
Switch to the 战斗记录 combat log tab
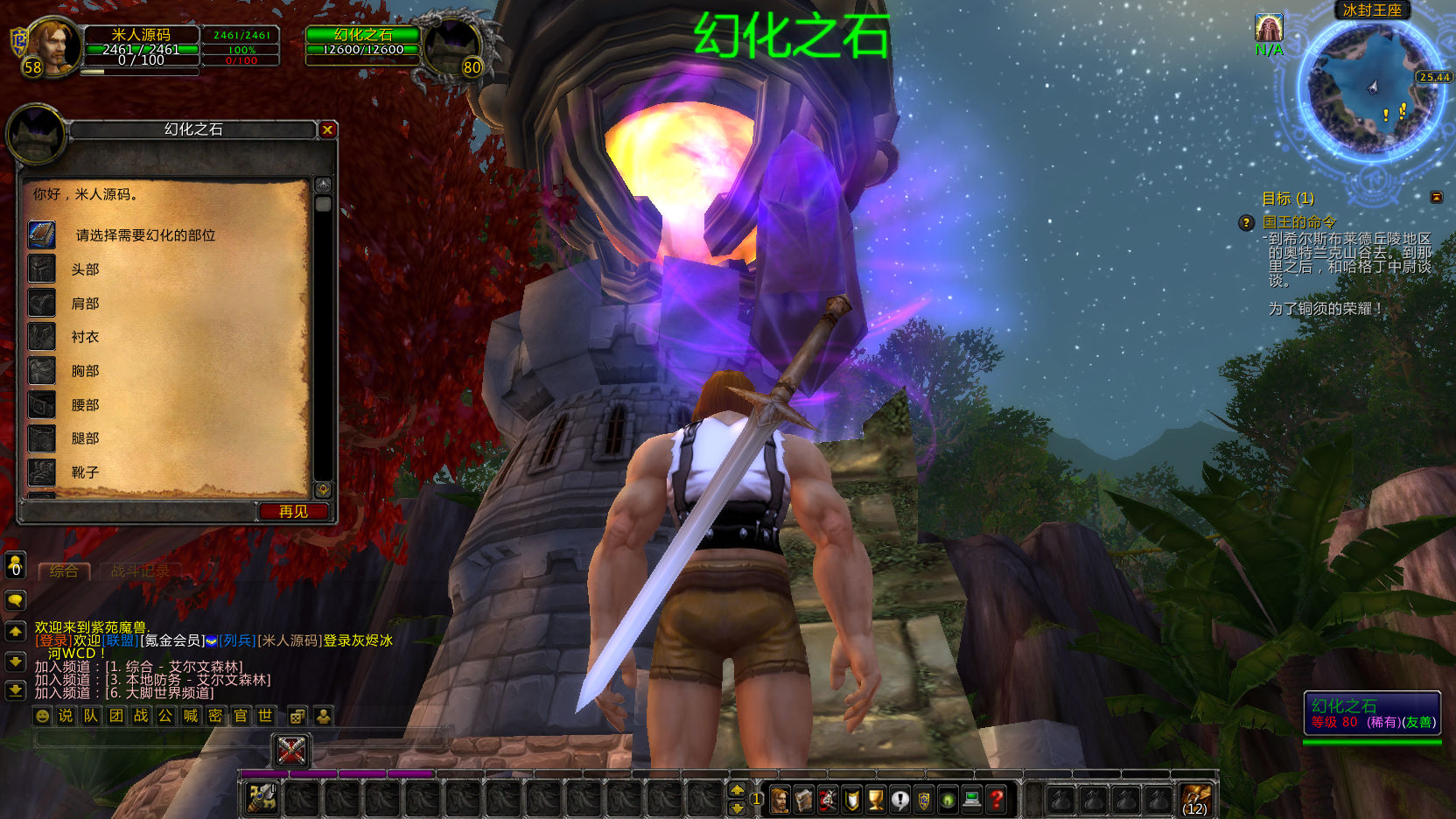click(140, 571)
